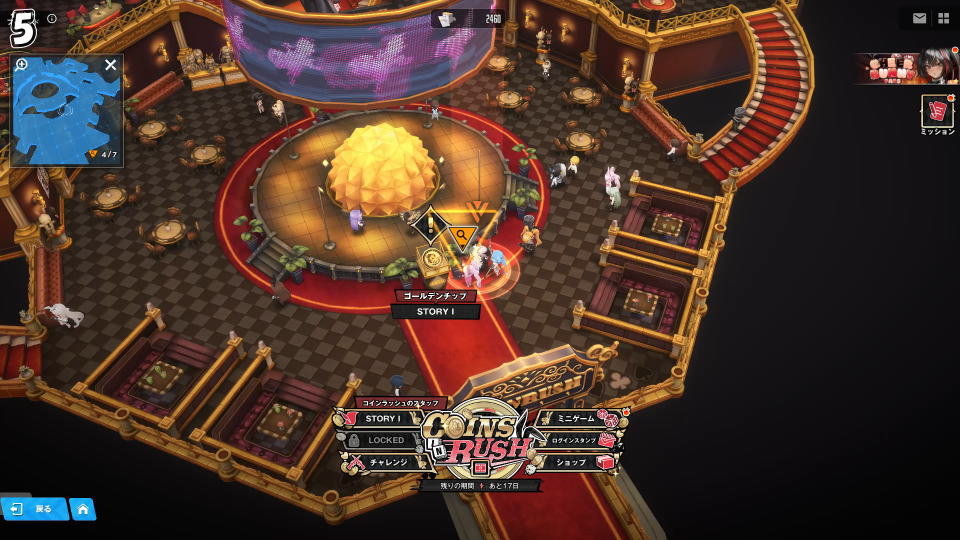Show info via the circled i icon
The height and width of the screenshot is (540, 960).
click(52, 18)
